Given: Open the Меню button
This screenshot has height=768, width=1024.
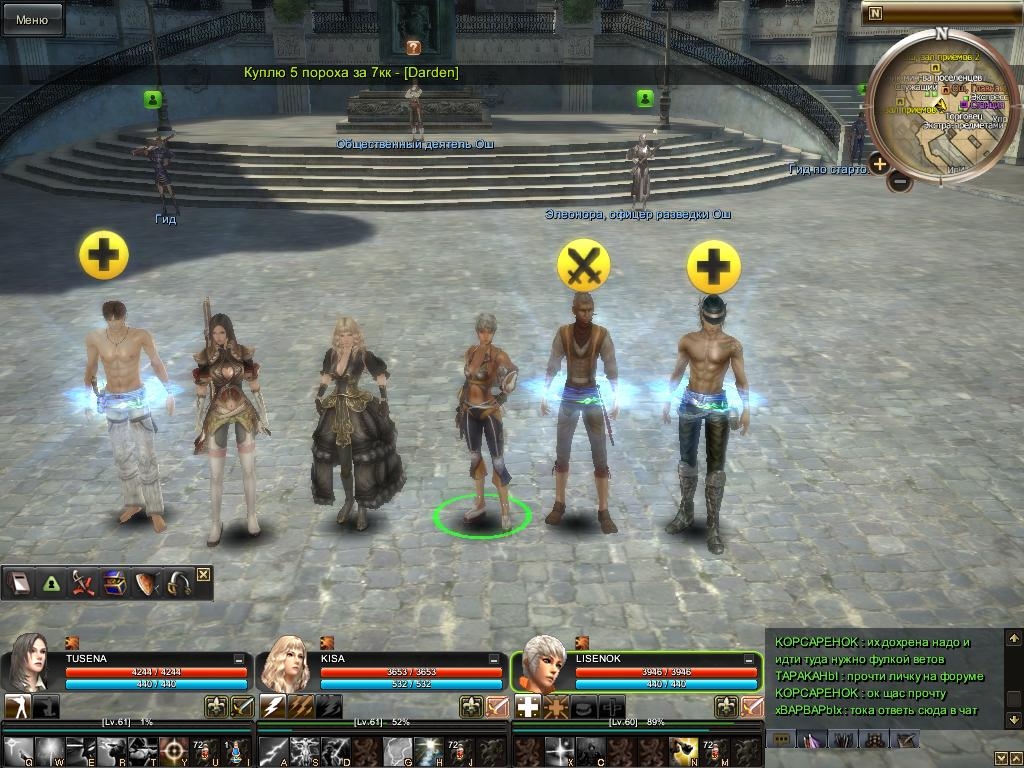Looking at the screenshot, I should click(x=32, y=19).
